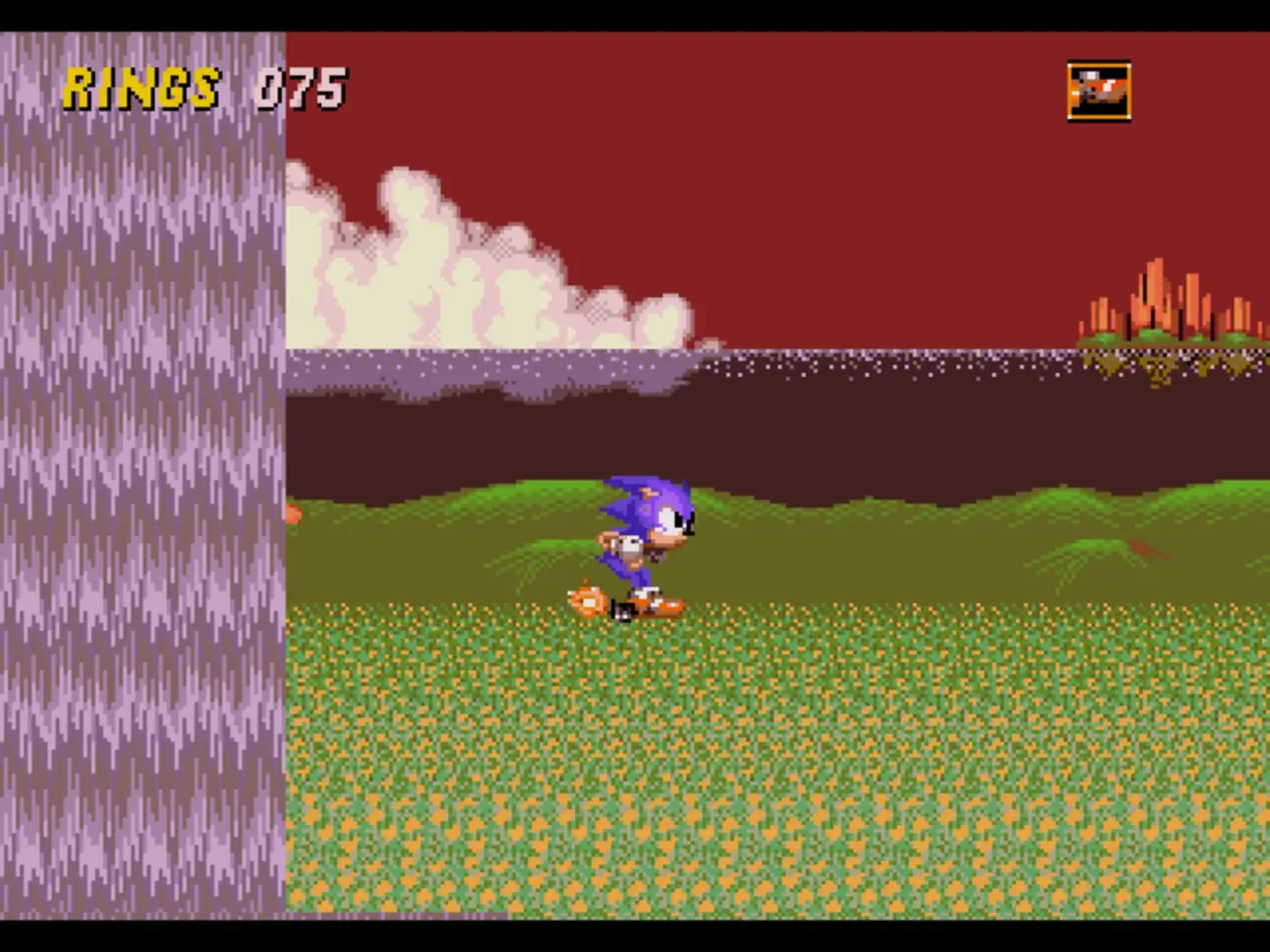
Task: Click the shadow creature peeking at the left edge
Action: [293, 516]
